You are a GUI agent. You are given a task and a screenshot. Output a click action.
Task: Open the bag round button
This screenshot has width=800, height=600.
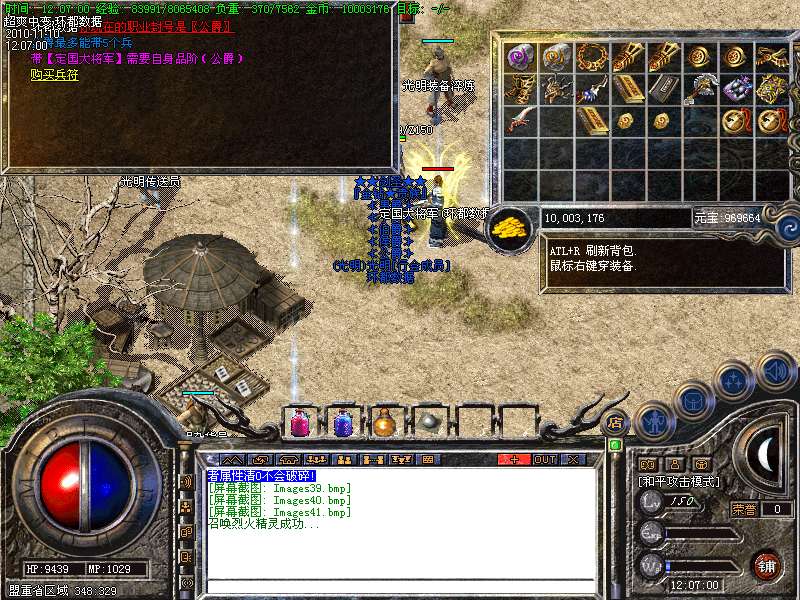click(692, 401)
